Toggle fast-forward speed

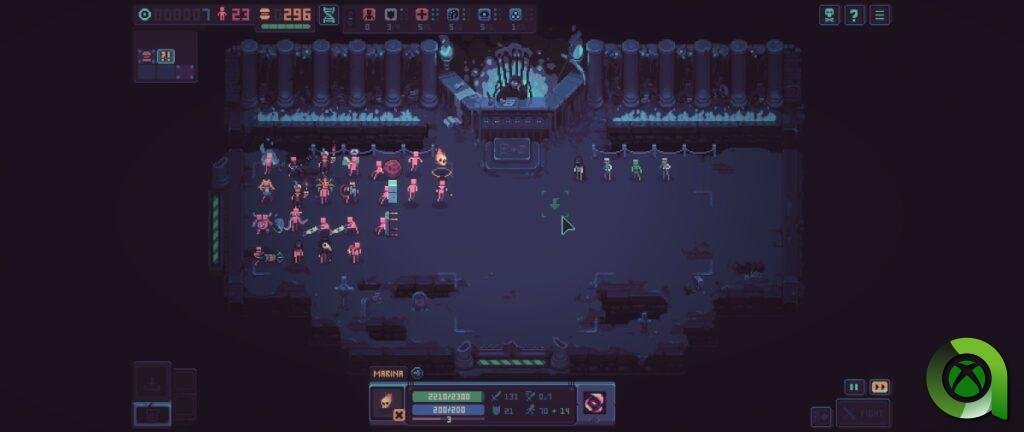[879, 387]
